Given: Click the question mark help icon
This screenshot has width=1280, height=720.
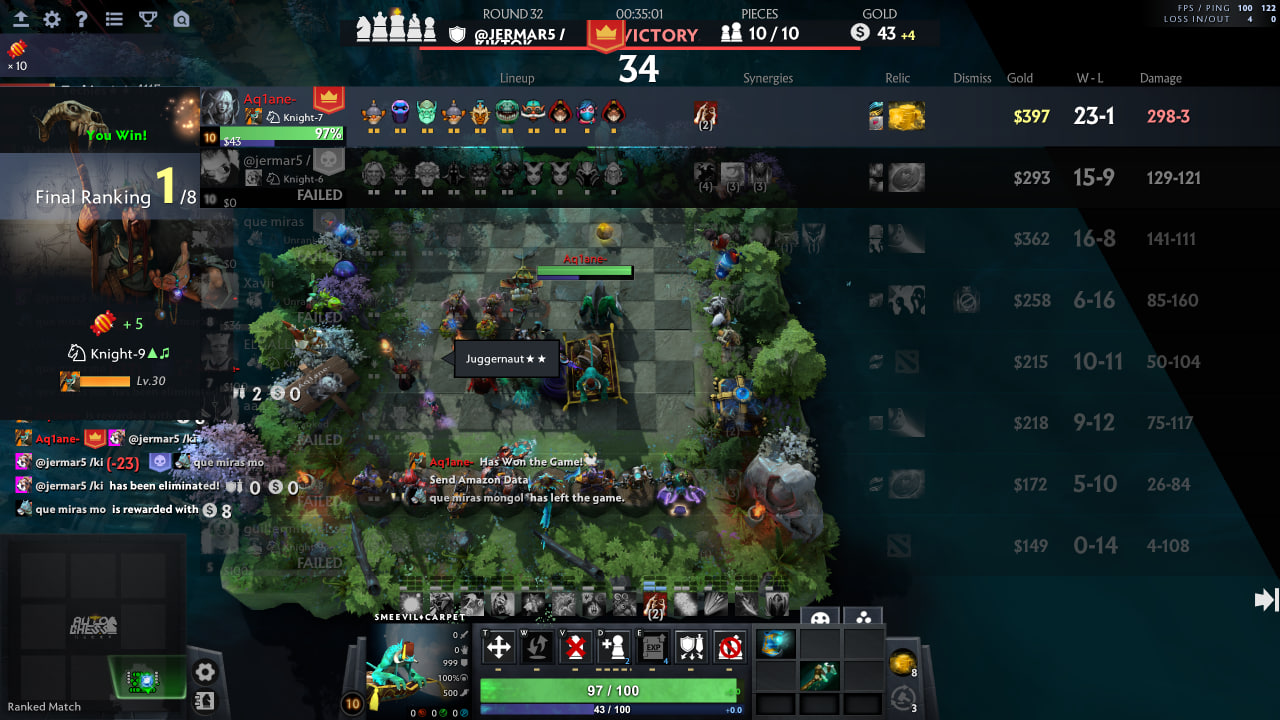Looking at the screenshot, I should pos(82,19).
